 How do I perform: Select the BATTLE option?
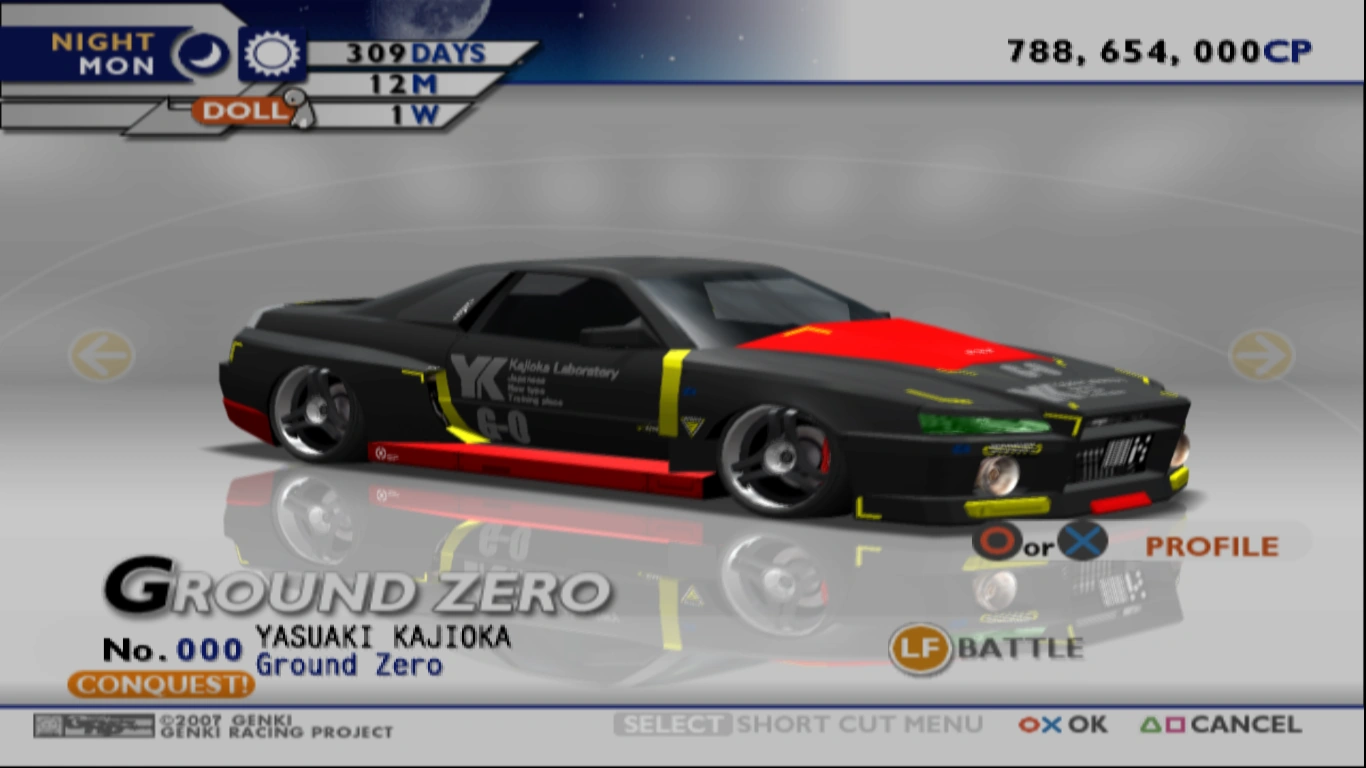[x=1018, y=650]
